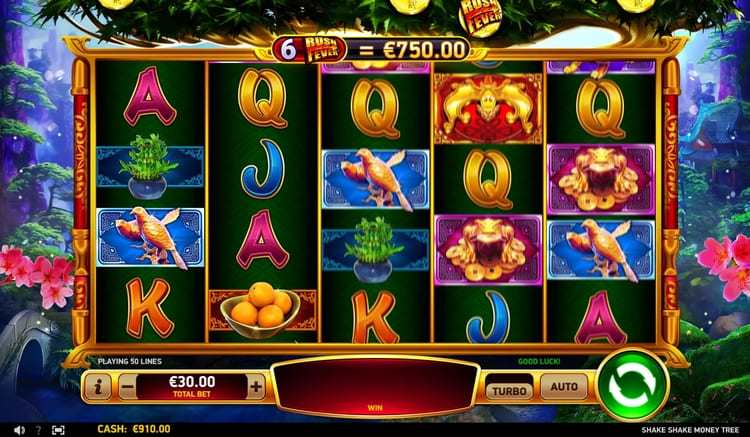The image size is (750, 437).
Task: Enable Turbo spin mode
Action: coord(510,388)
